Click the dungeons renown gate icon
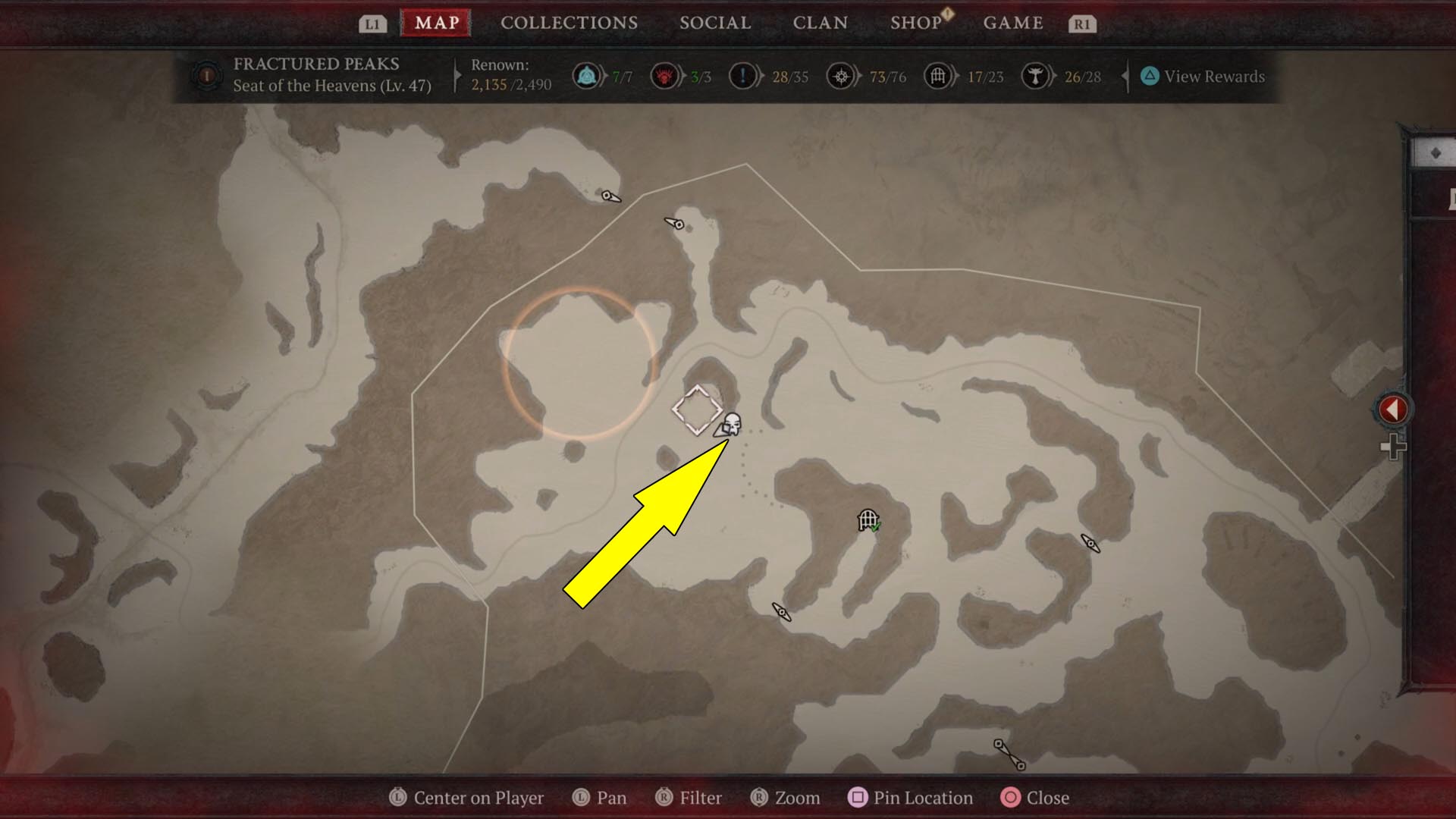Viewport: 1456px width, 819px height. click(x=938, y=77)
